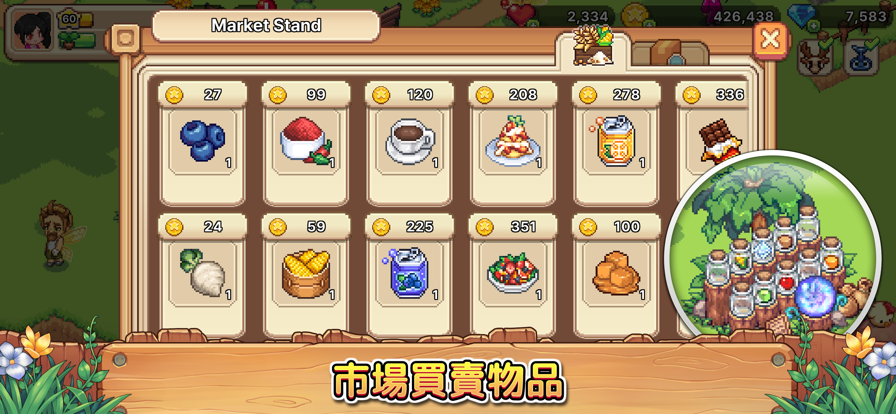The width and height of the screenshot is (896, 414).
Task: Buy the coffee cup priced at 120
Action: point(409,141)
